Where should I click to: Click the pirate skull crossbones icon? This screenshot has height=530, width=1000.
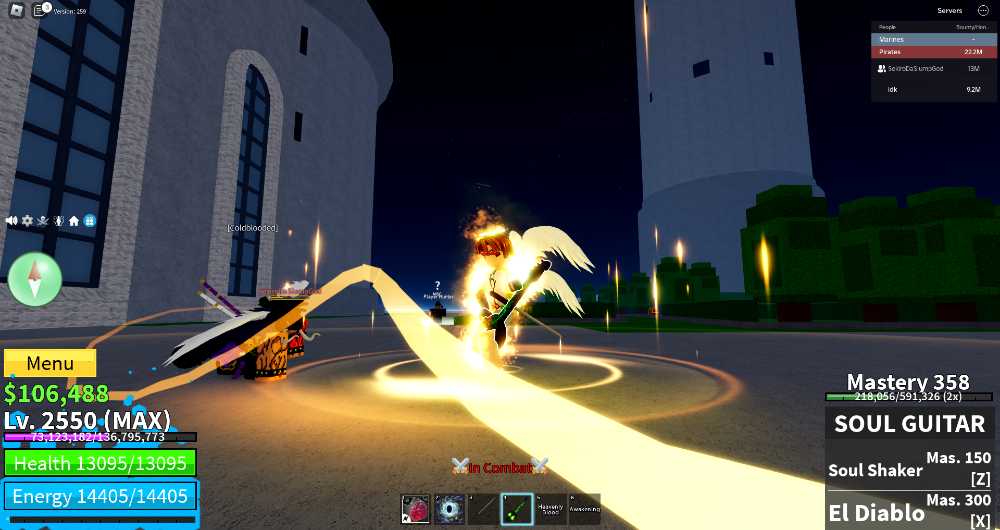coord(42,220)
